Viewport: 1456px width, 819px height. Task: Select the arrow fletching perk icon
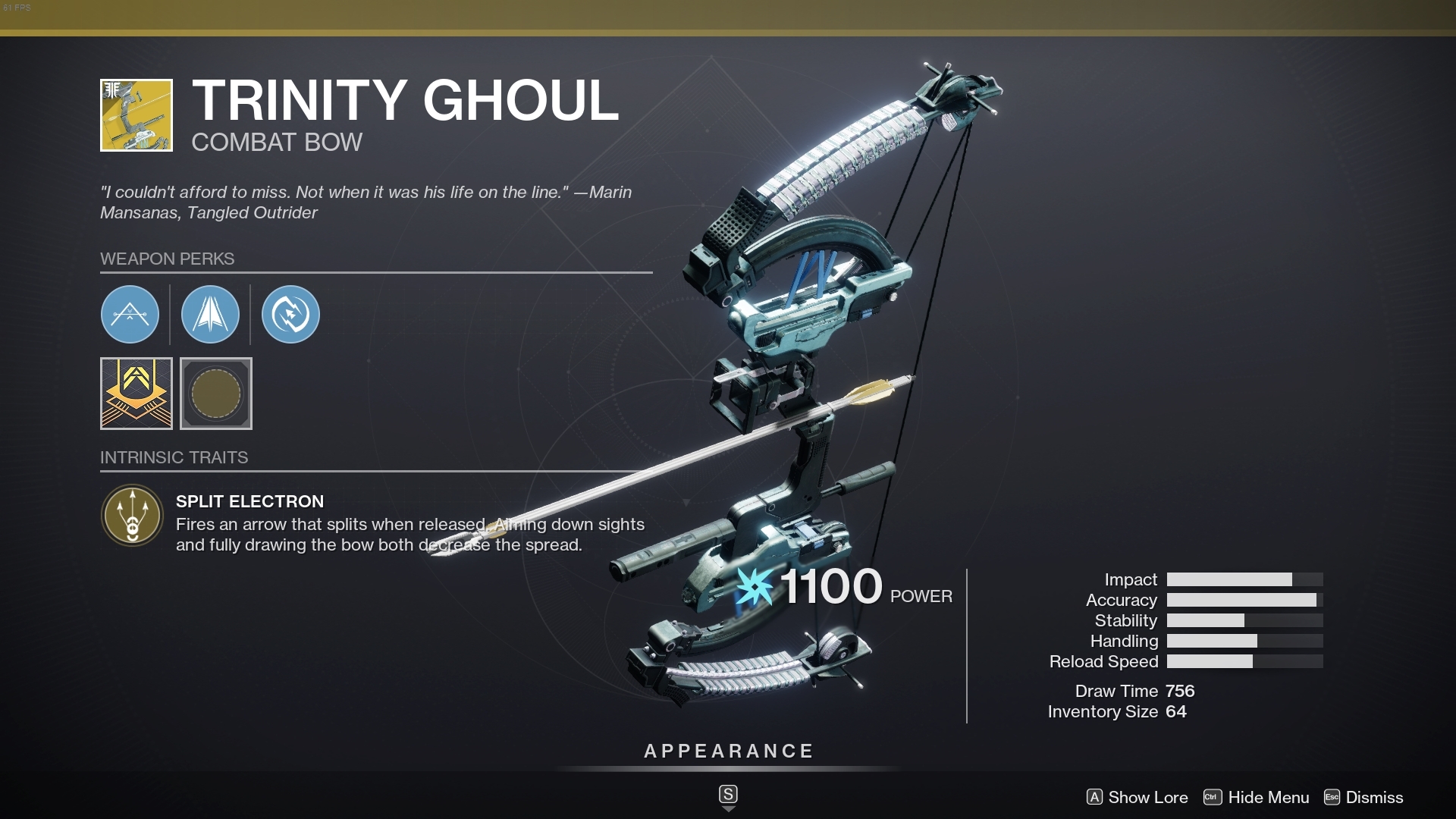coord(210,314)
